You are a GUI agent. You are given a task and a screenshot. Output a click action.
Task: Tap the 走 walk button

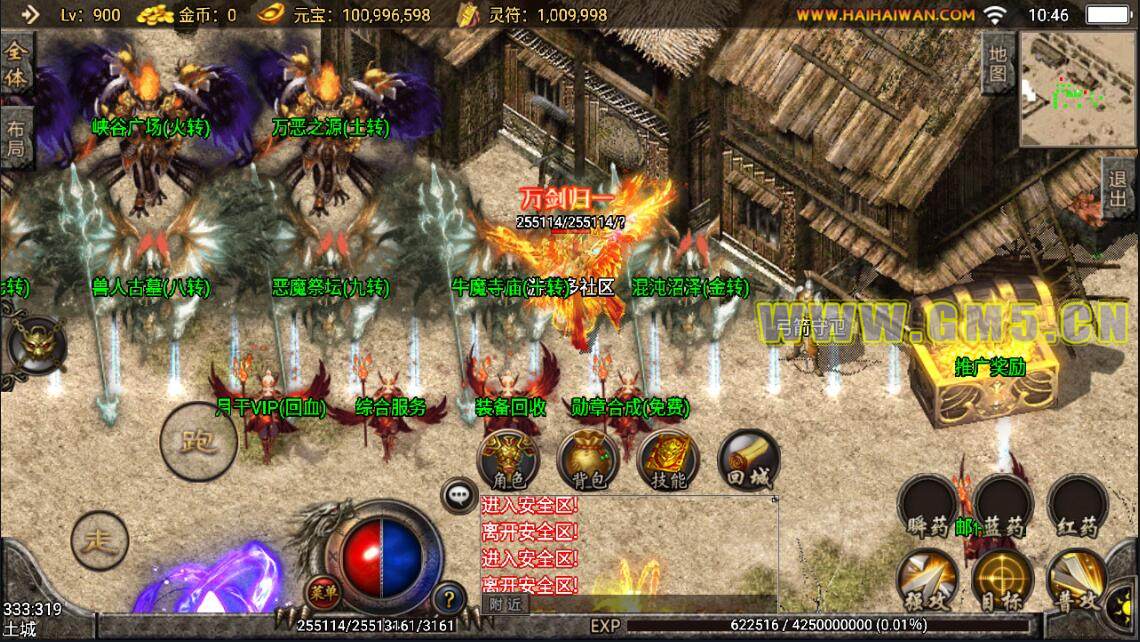[x=100, y=541]
